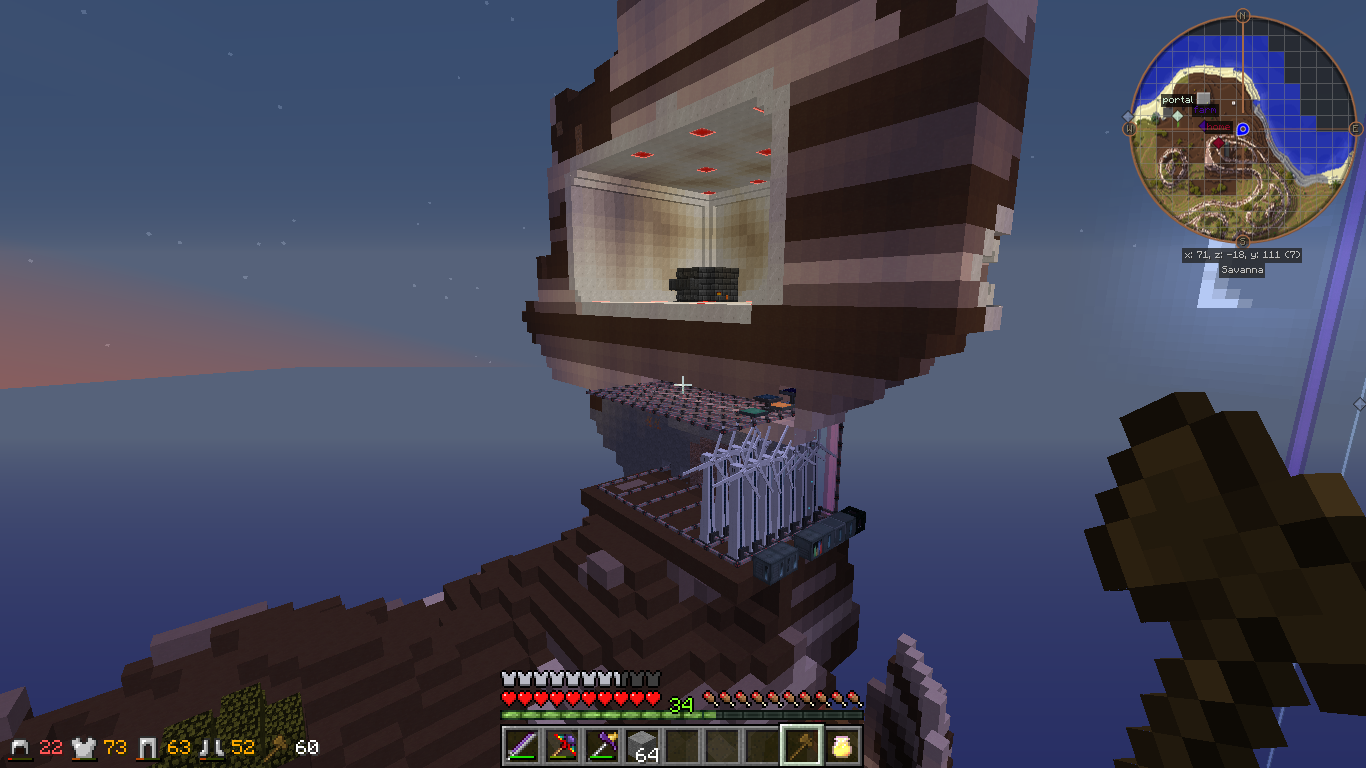Click the circular minimap

click(1242, 129)
